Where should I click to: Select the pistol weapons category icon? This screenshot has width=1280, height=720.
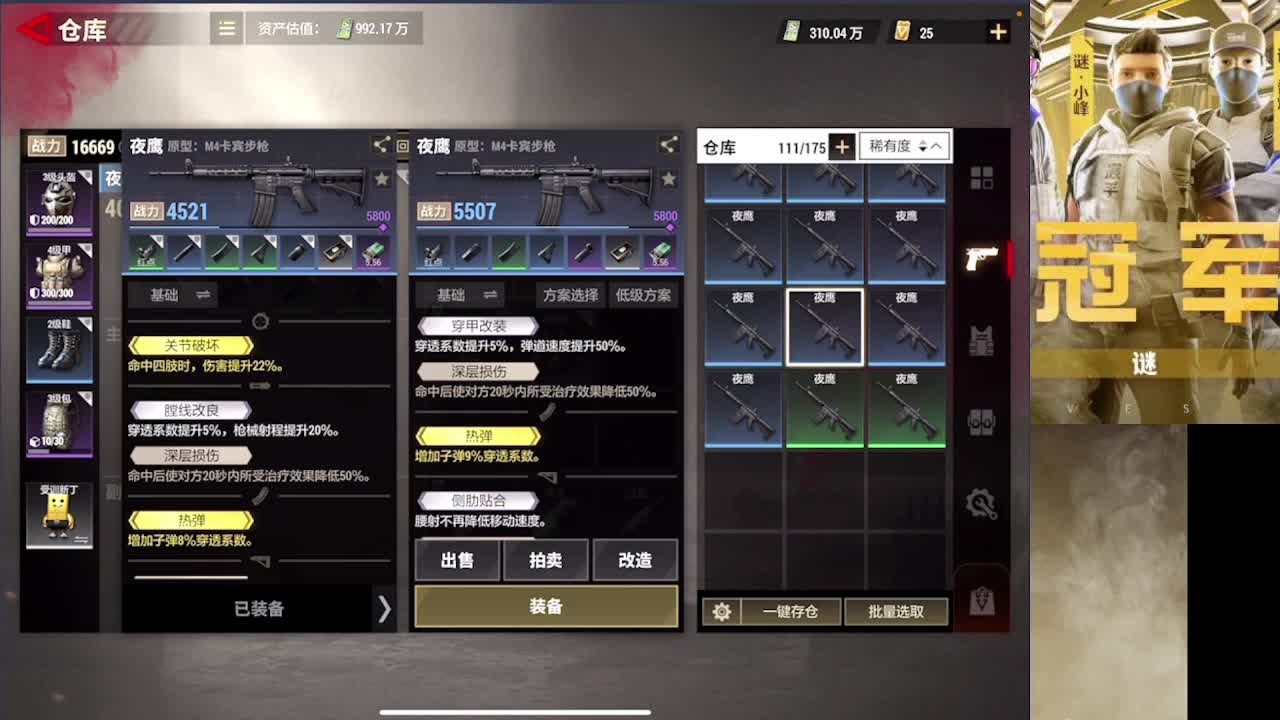(x=982, y=256)
